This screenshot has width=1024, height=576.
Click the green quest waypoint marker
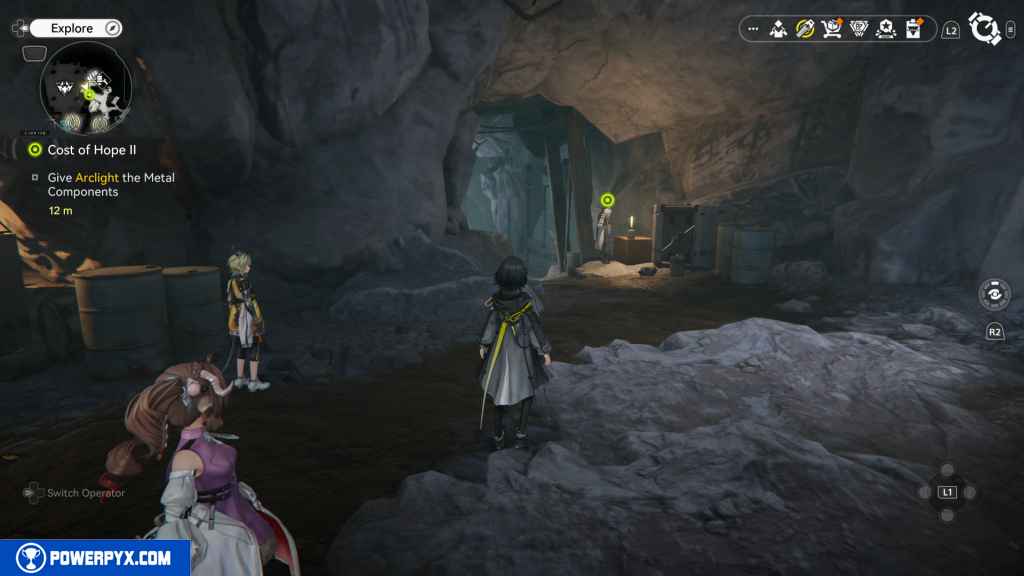tap(605, 201)
